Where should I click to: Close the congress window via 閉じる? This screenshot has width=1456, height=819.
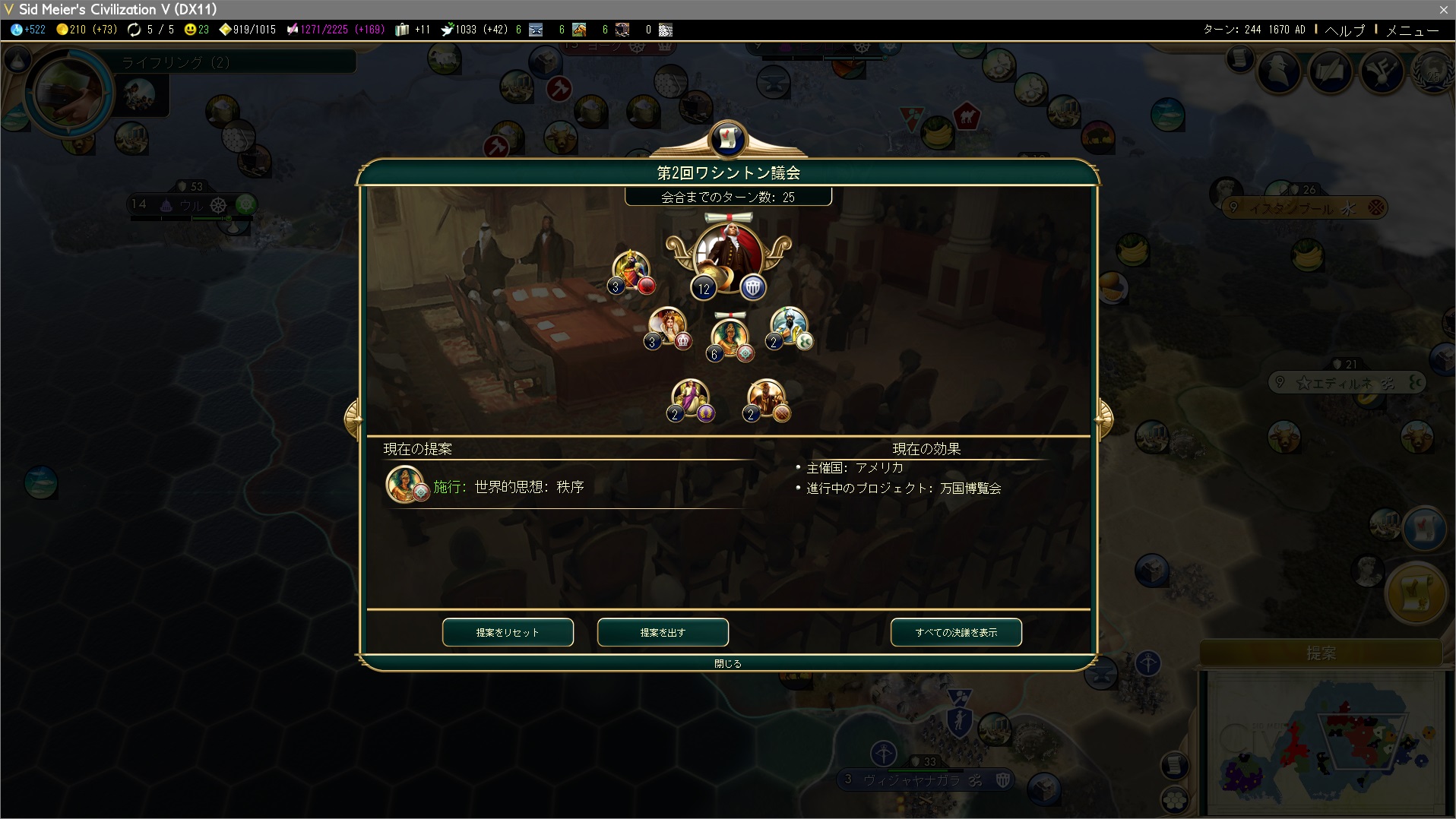727,663
